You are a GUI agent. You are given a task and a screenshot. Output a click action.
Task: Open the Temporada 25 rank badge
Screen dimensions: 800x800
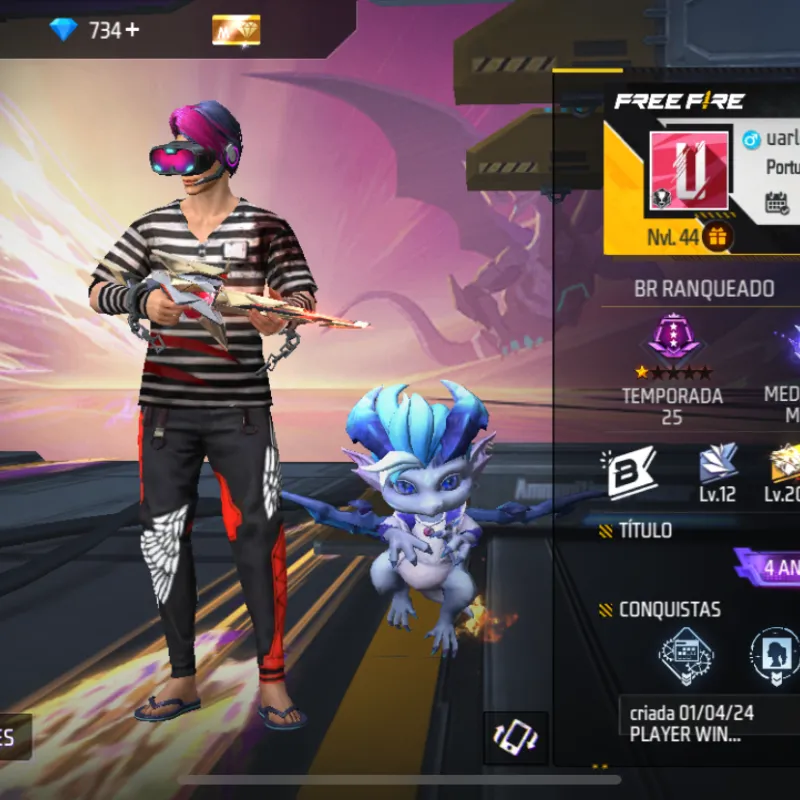[672, 342]
